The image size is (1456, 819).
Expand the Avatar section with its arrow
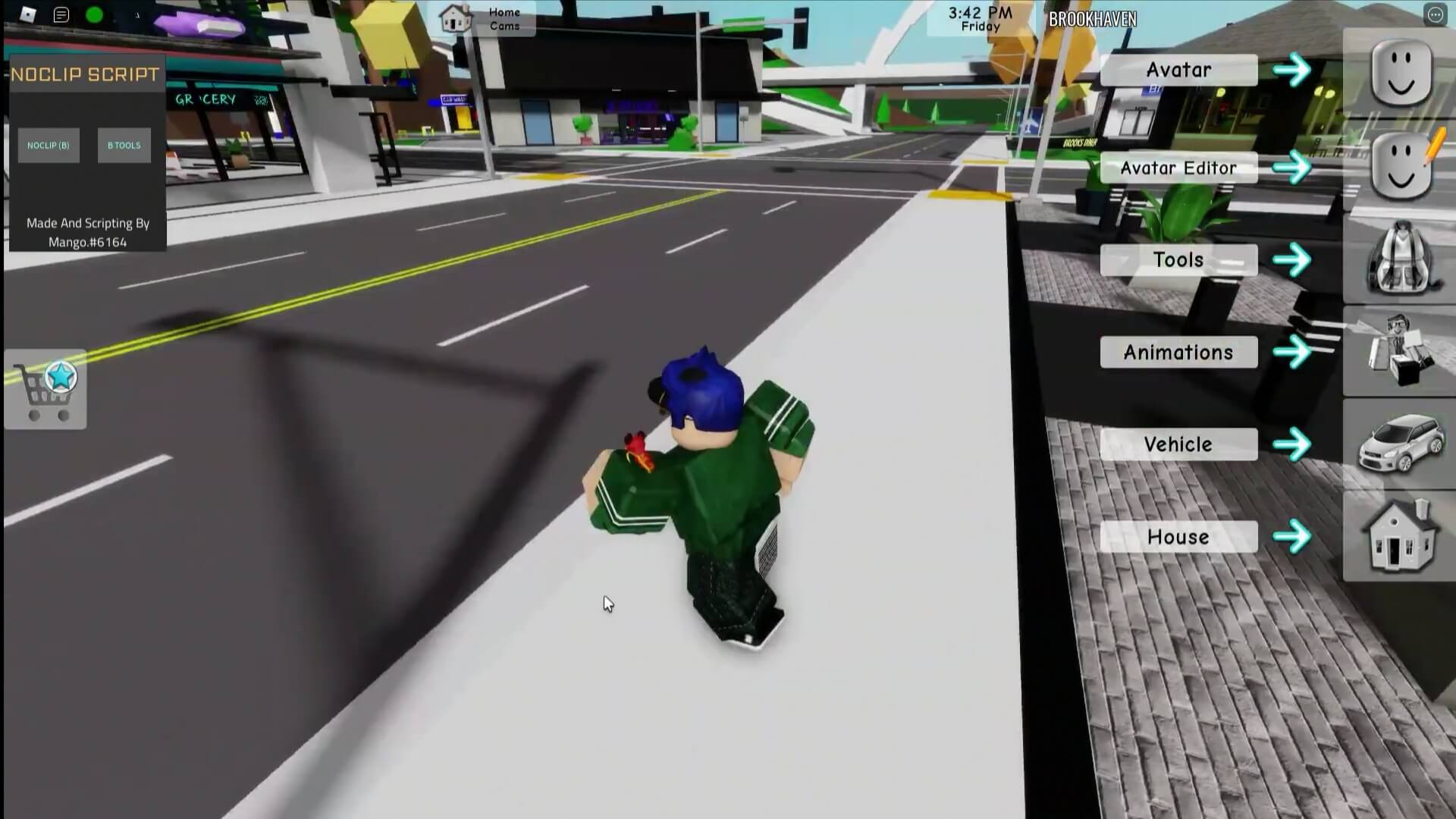[1291, 69]
